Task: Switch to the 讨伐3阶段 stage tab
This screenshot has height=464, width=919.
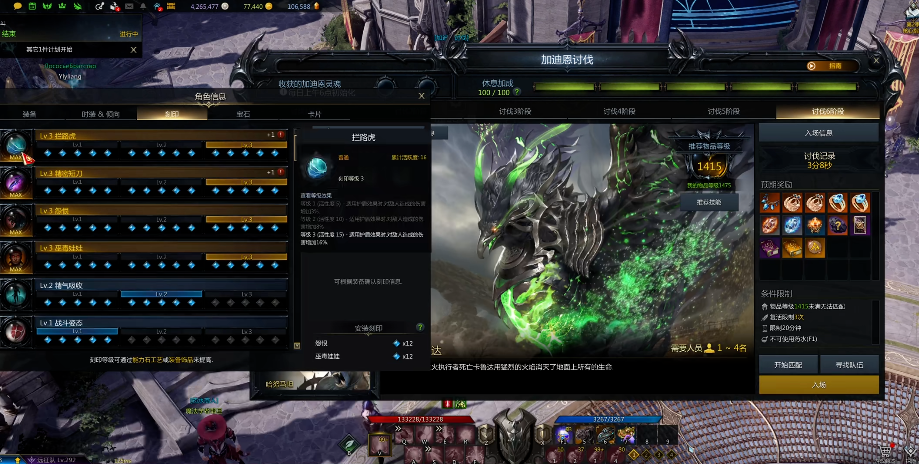Action: coord(513,111)
